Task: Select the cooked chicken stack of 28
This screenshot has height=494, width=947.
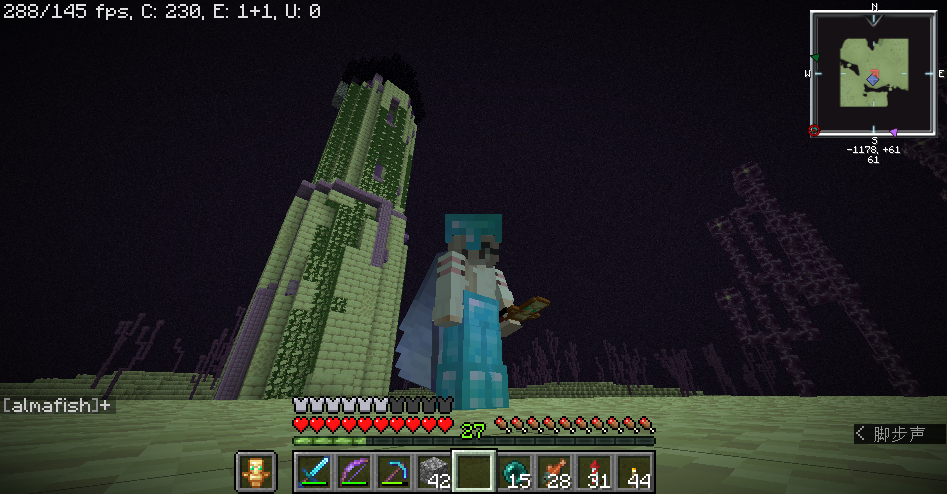Action: point(555,471)
